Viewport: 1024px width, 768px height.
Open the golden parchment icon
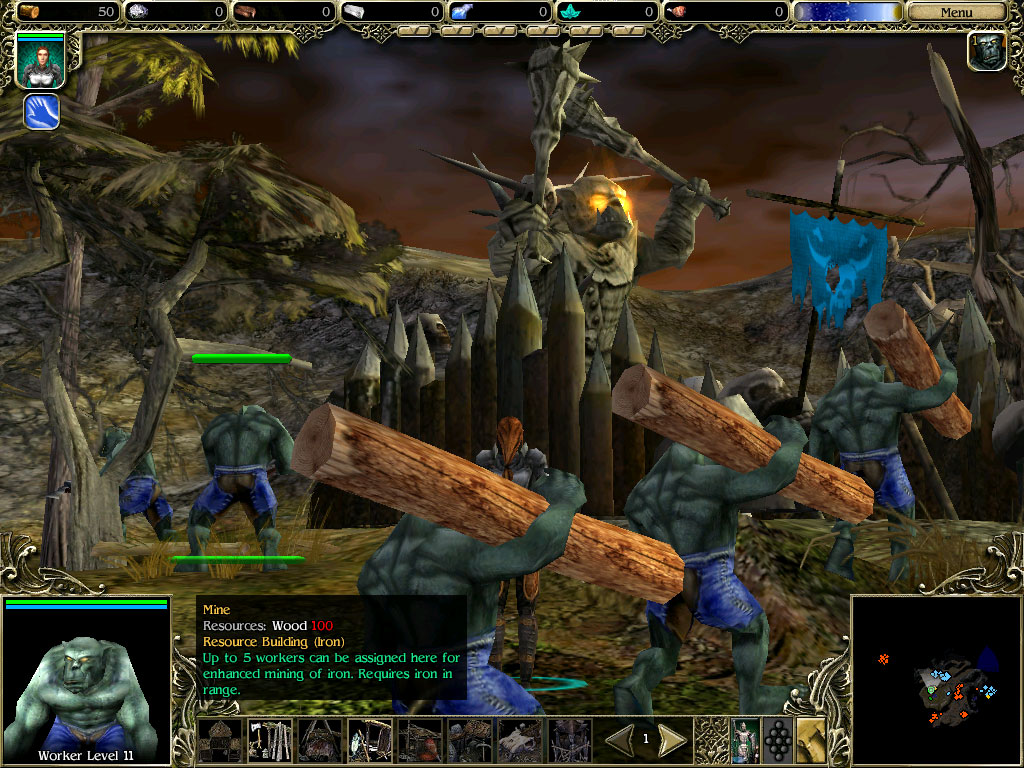coord(811,741)
